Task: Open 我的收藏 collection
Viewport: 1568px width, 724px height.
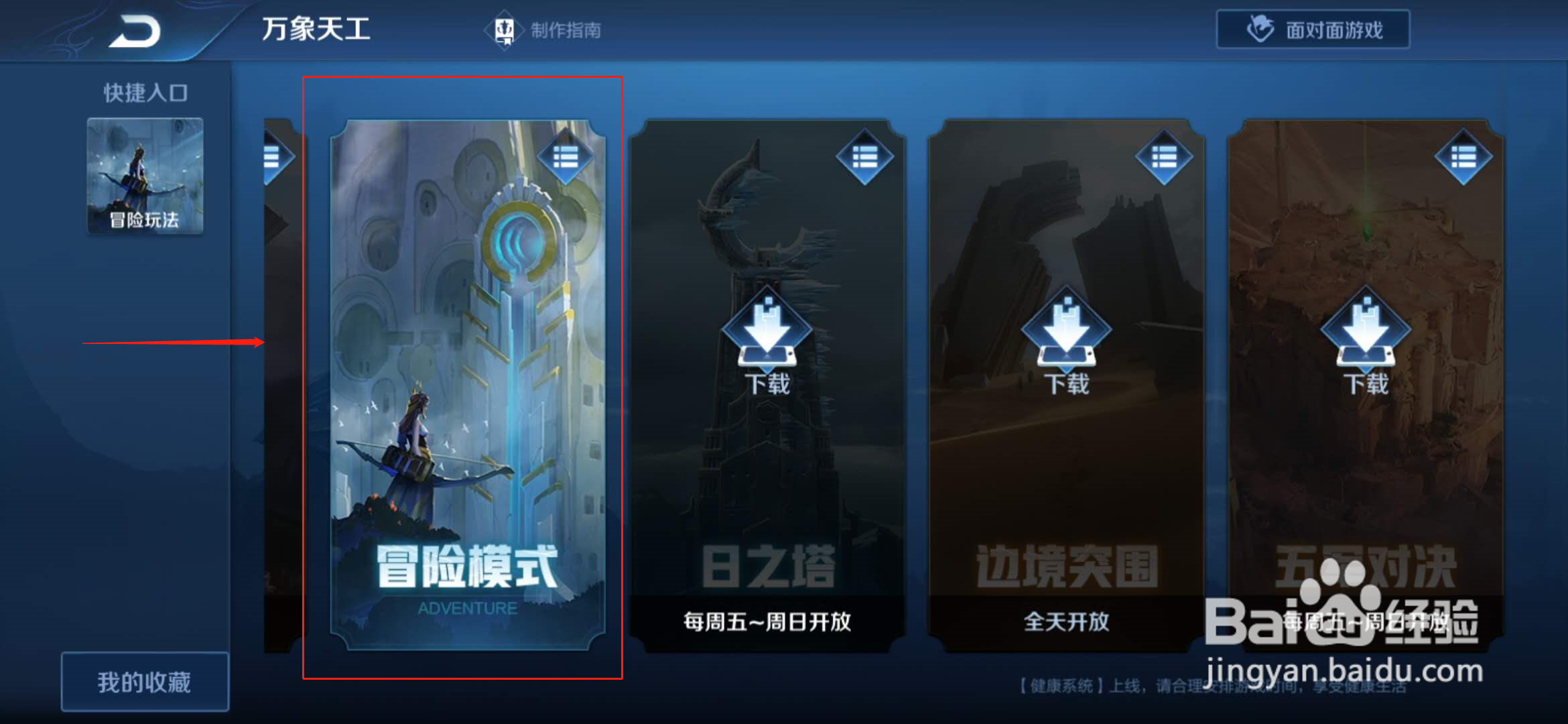Action: click(145, 680)
